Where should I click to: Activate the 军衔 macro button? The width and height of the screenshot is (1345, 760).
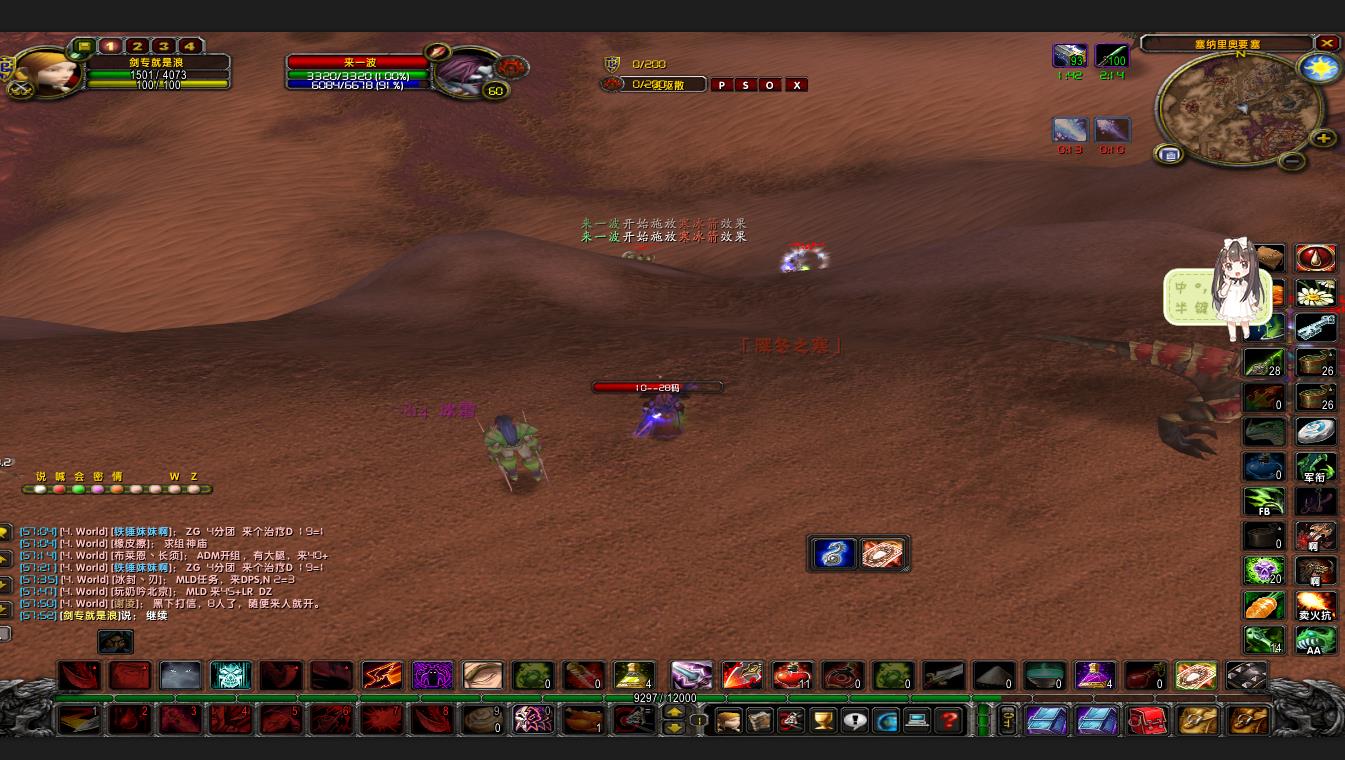1315,467
